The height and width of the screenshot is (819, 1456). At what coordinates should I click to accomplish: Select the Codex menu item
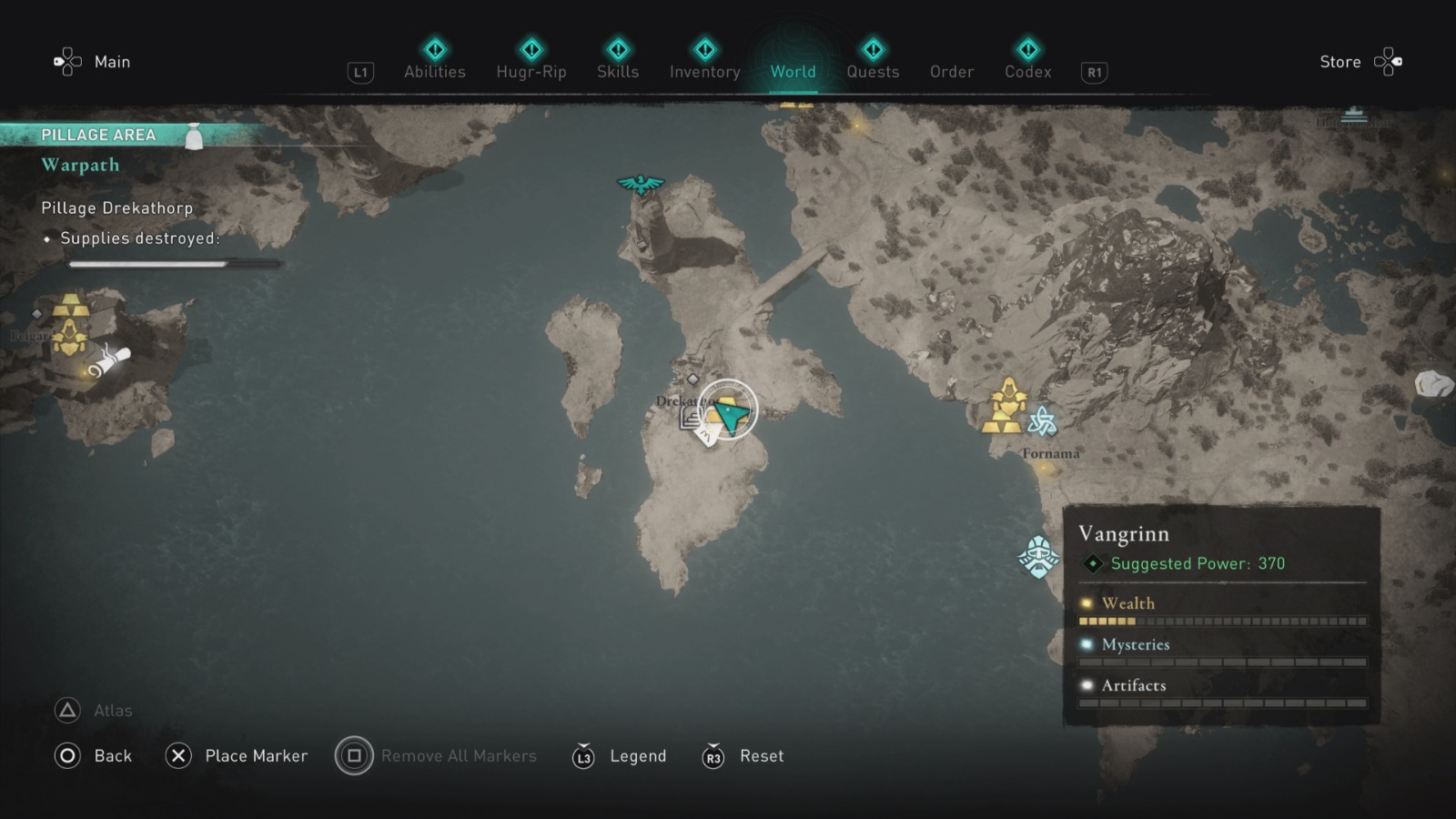tap(1027, 72)
